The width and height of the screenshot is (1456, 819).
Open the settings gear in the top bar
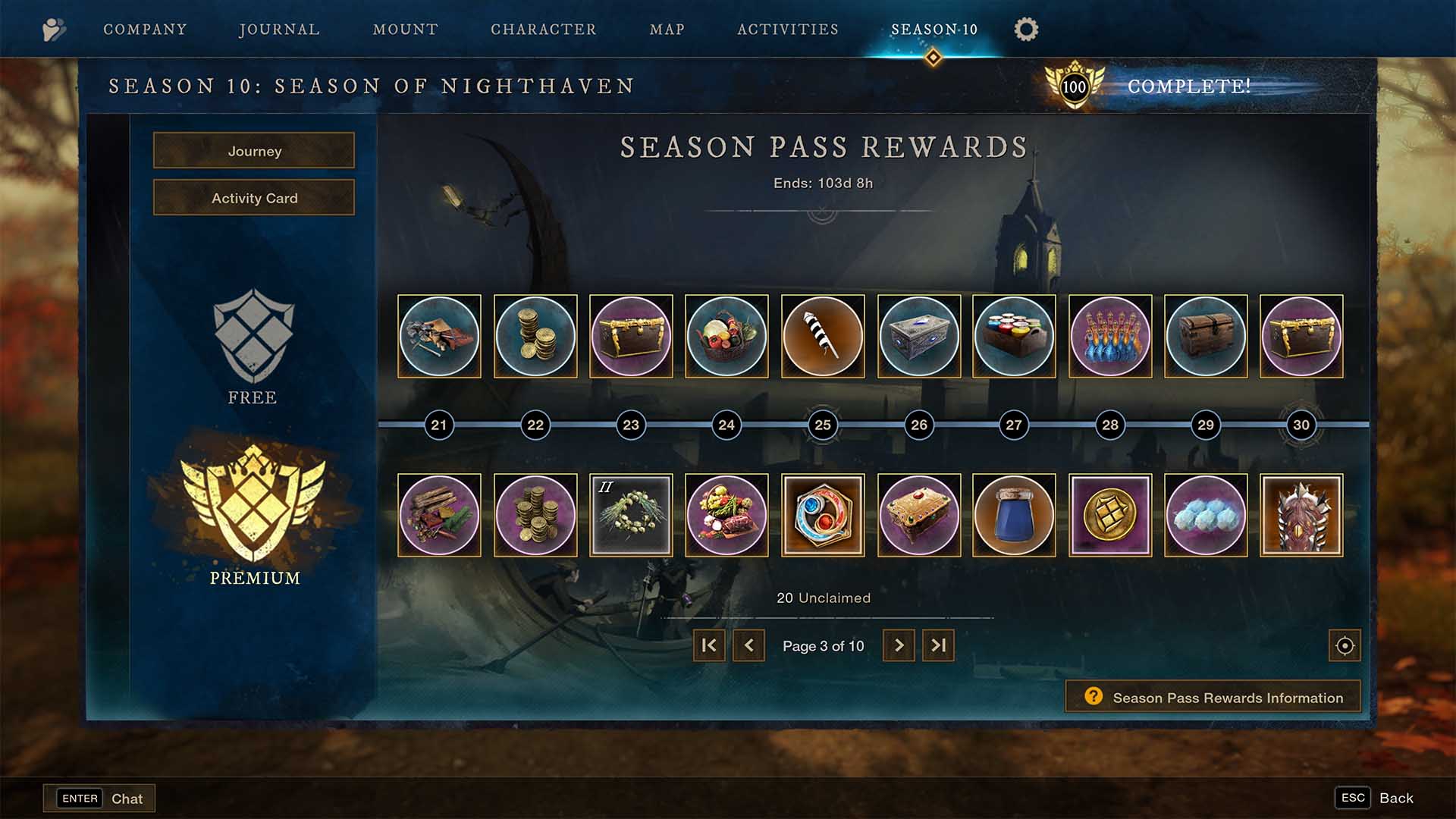pyautogui.click(x=1025, y=30)
